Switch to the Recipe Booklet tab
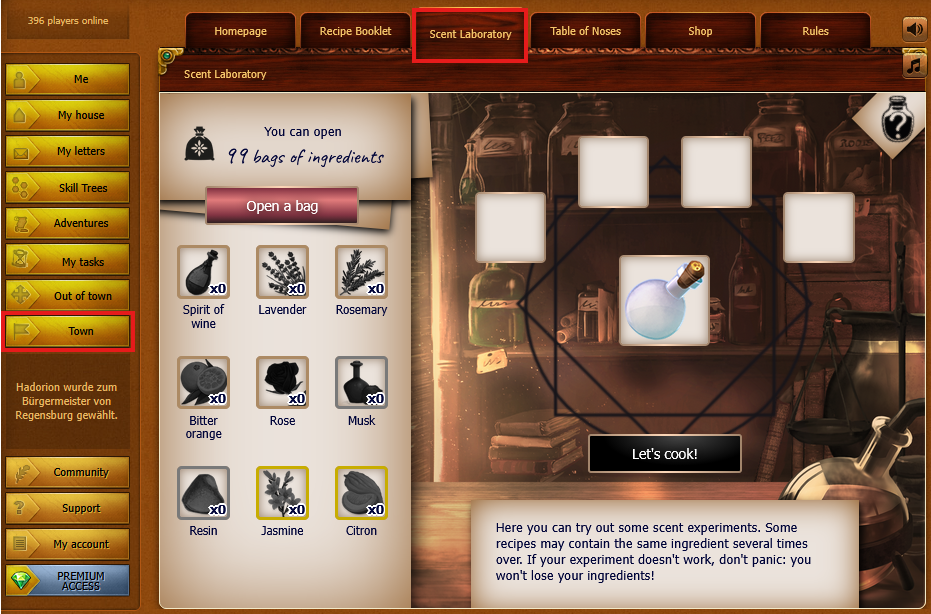 pos(355,31)
